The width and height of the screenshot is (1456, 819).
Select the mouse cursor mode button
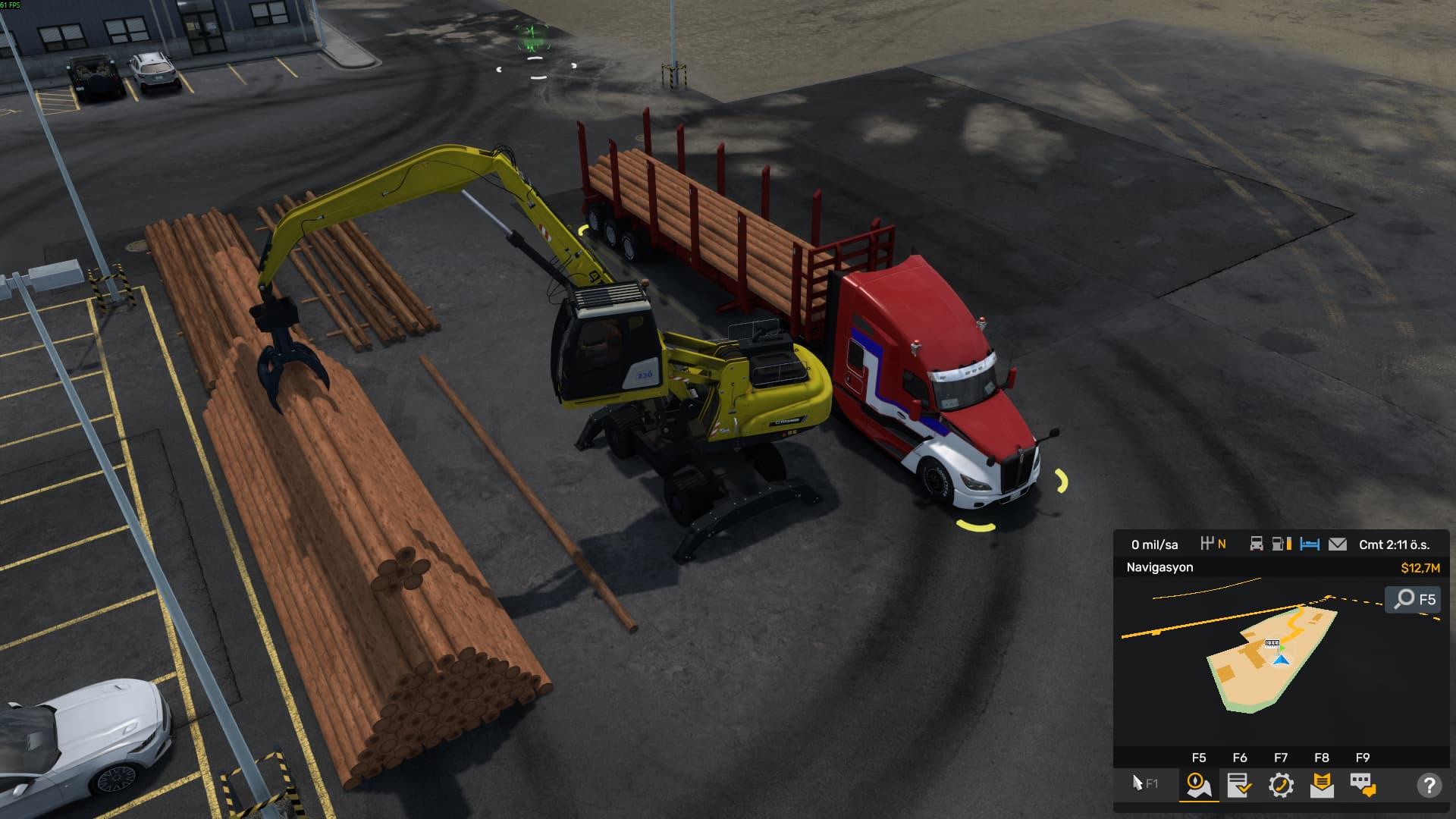pyautogui.click(x=1144, y=783)
